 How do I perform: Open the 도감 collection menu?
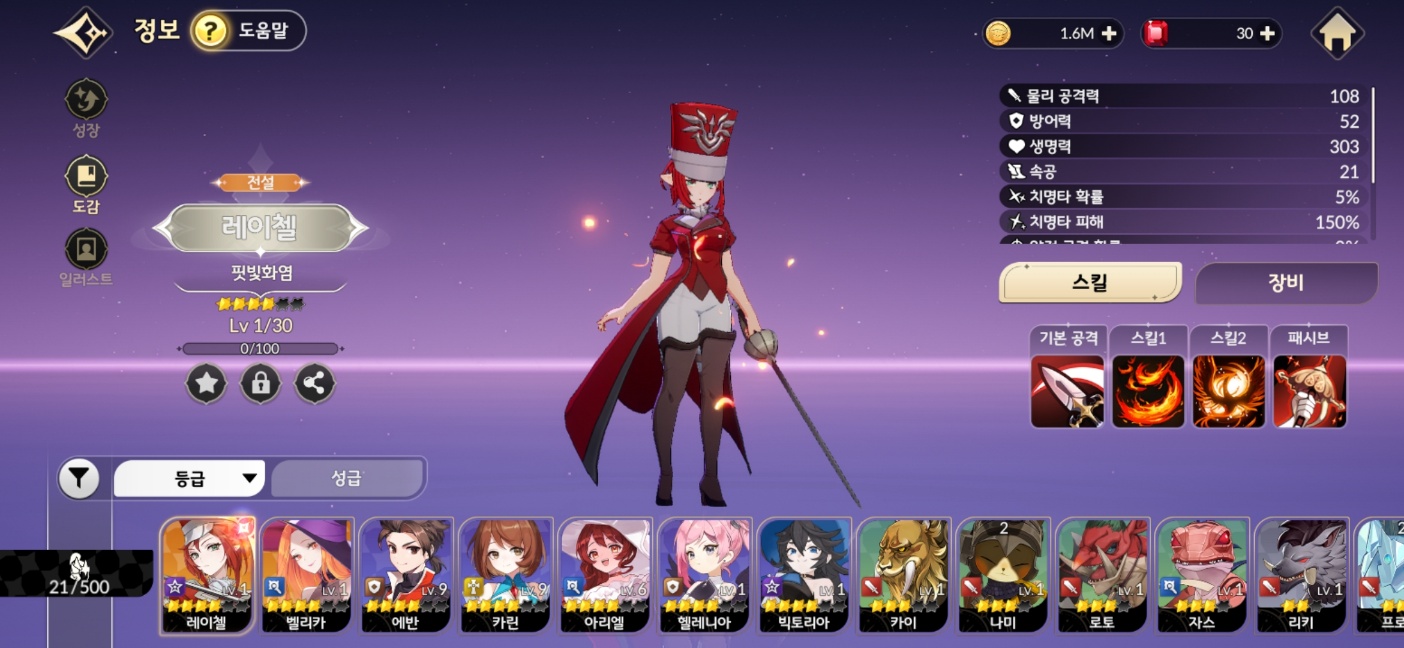(86, 178)
